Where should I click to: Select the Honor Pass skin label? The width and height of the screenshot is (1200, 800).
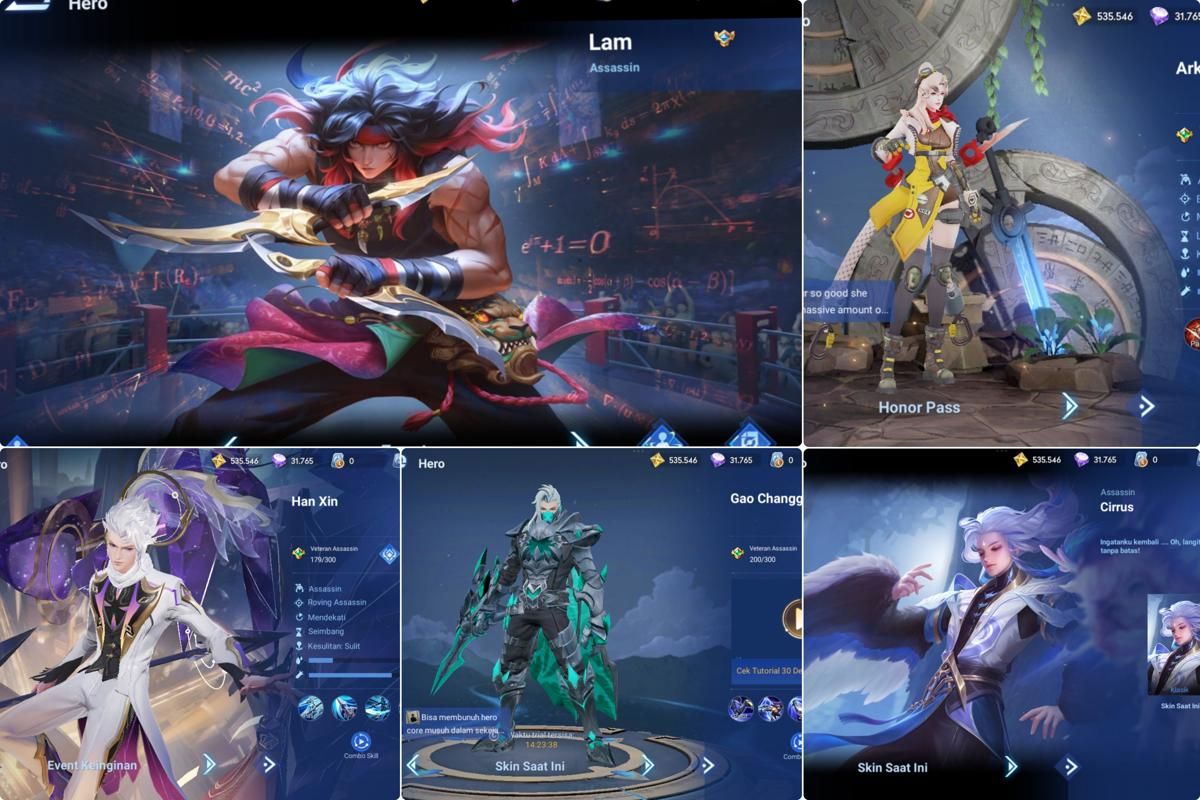click(x=919, y=407)
